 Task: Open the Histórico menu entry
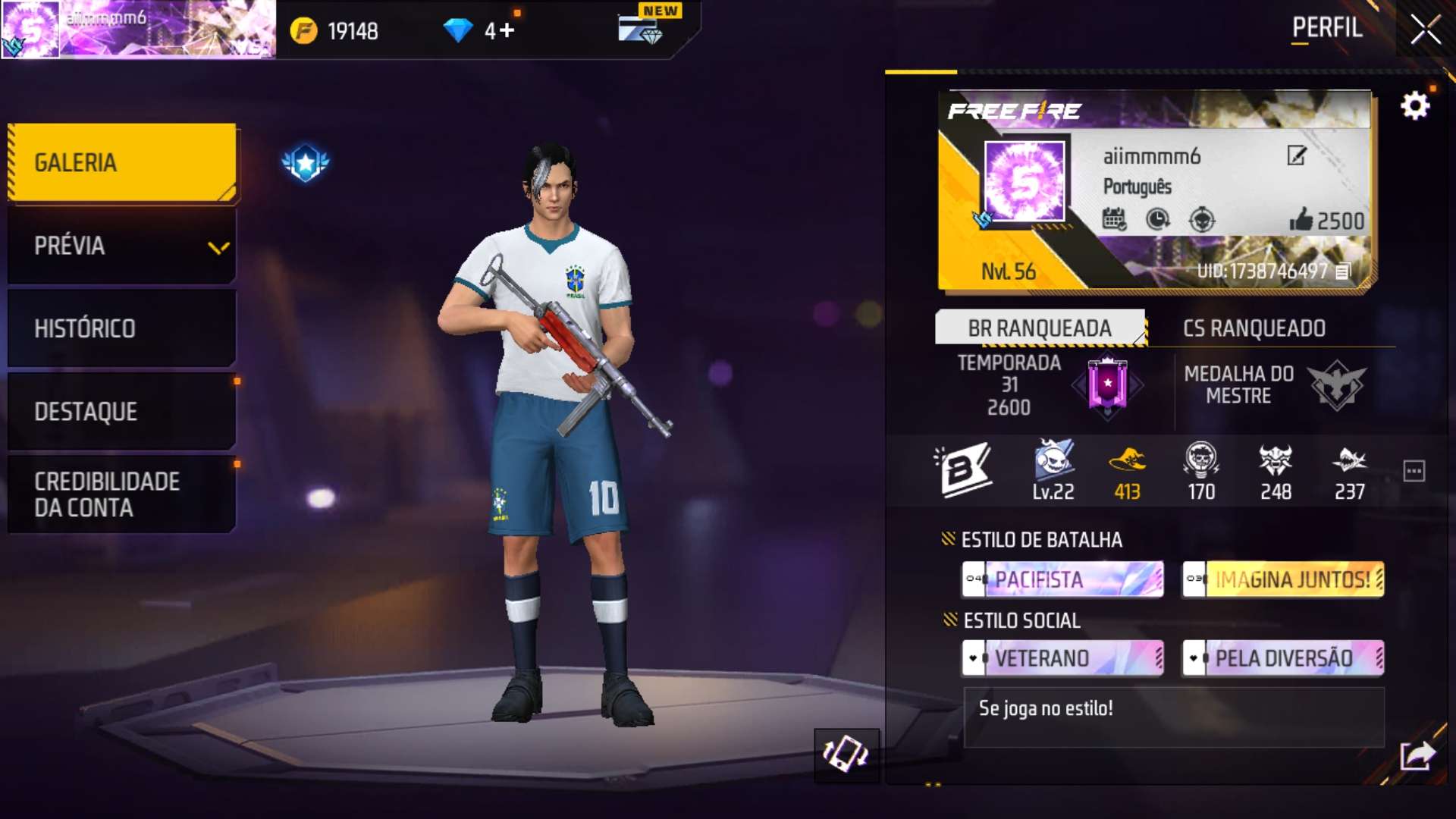tap(122, 328)
